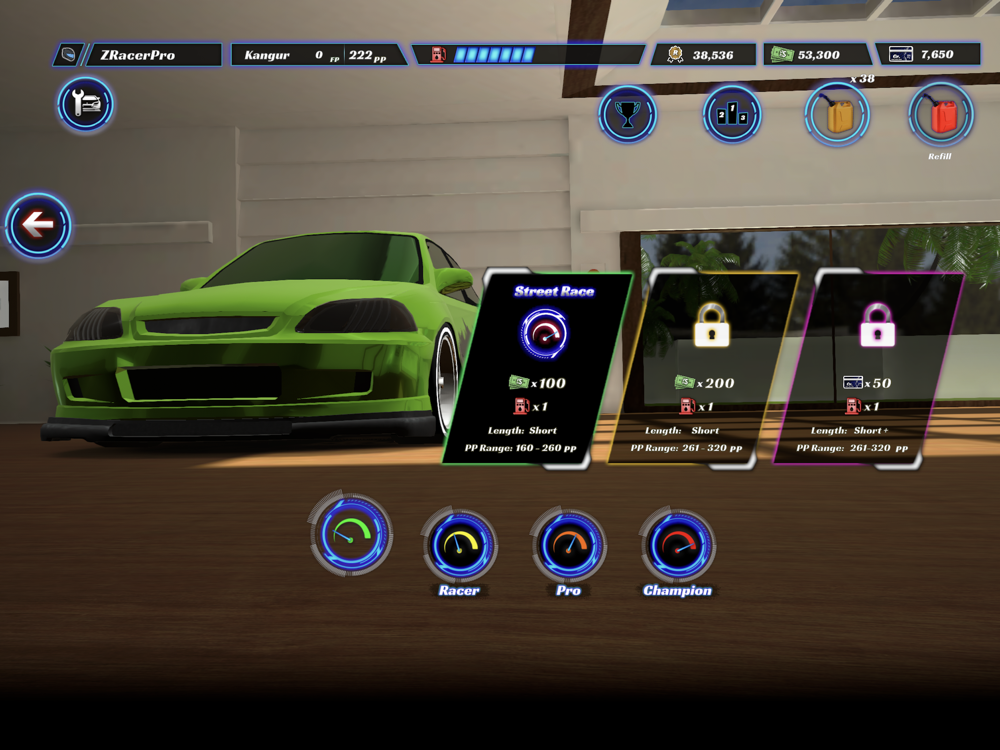
Task: Click the cash balance of 53,300
Action: [817, 55]
